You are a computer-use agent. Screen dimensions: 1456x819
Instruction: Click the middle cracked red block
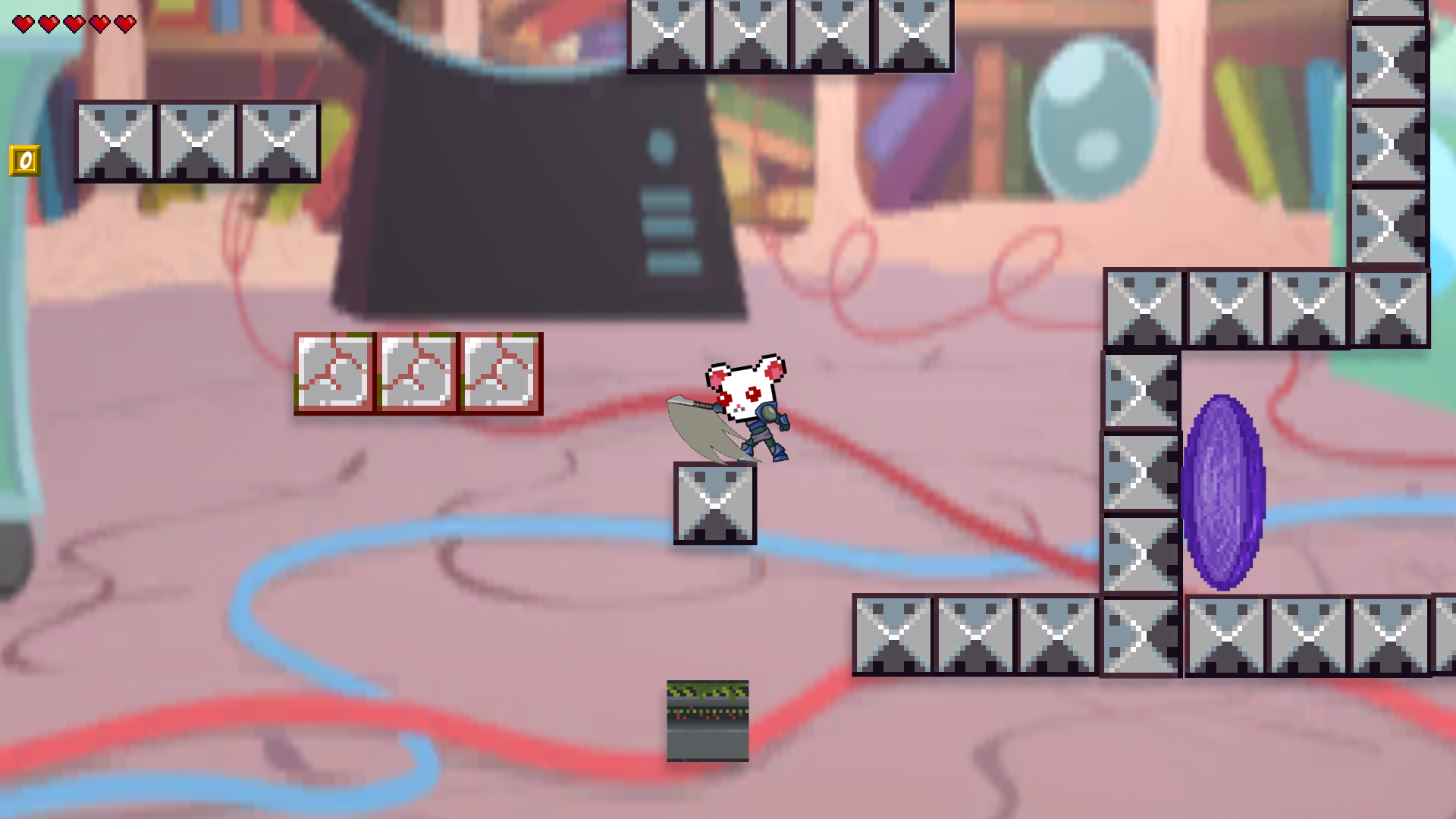pyautogui.click(x=418, y=375)
